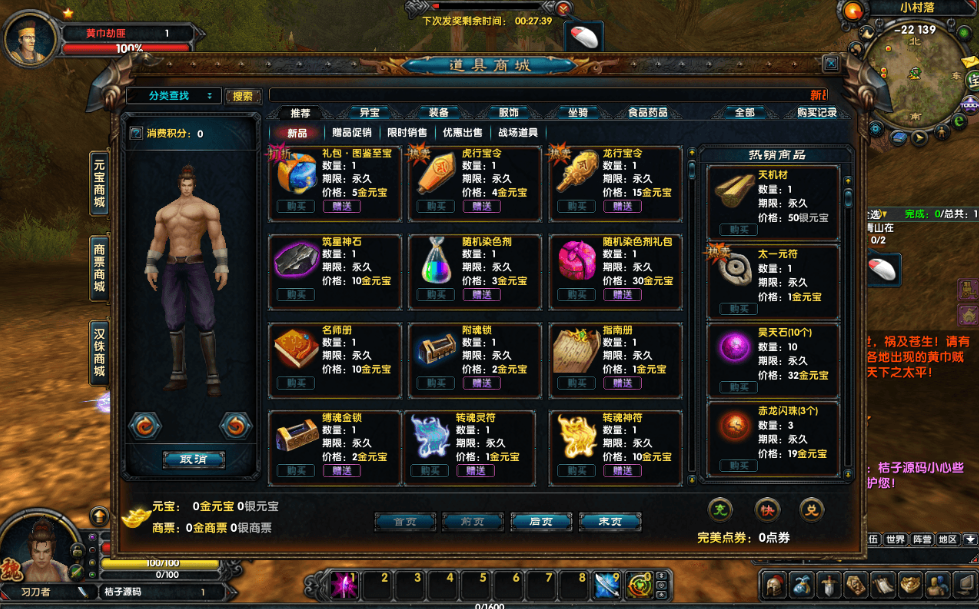The height and width of the screenshot is (609, 979).
Task: Select the 随机染色剂 potion icon
Action: pyautogui.click(x=435, y=261)
